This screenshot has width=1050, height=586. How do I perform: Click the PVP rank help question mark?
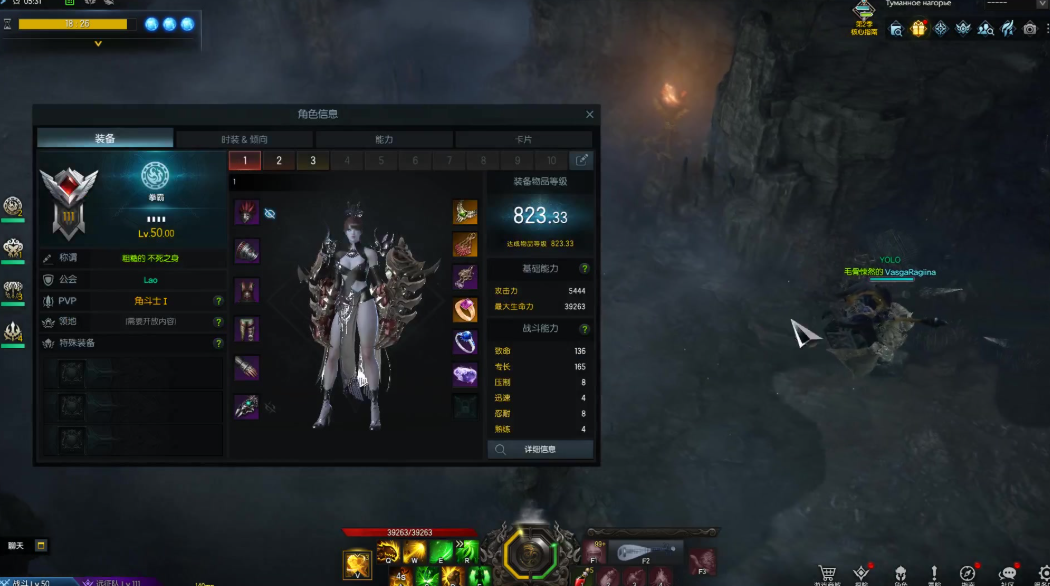(218, 301)
